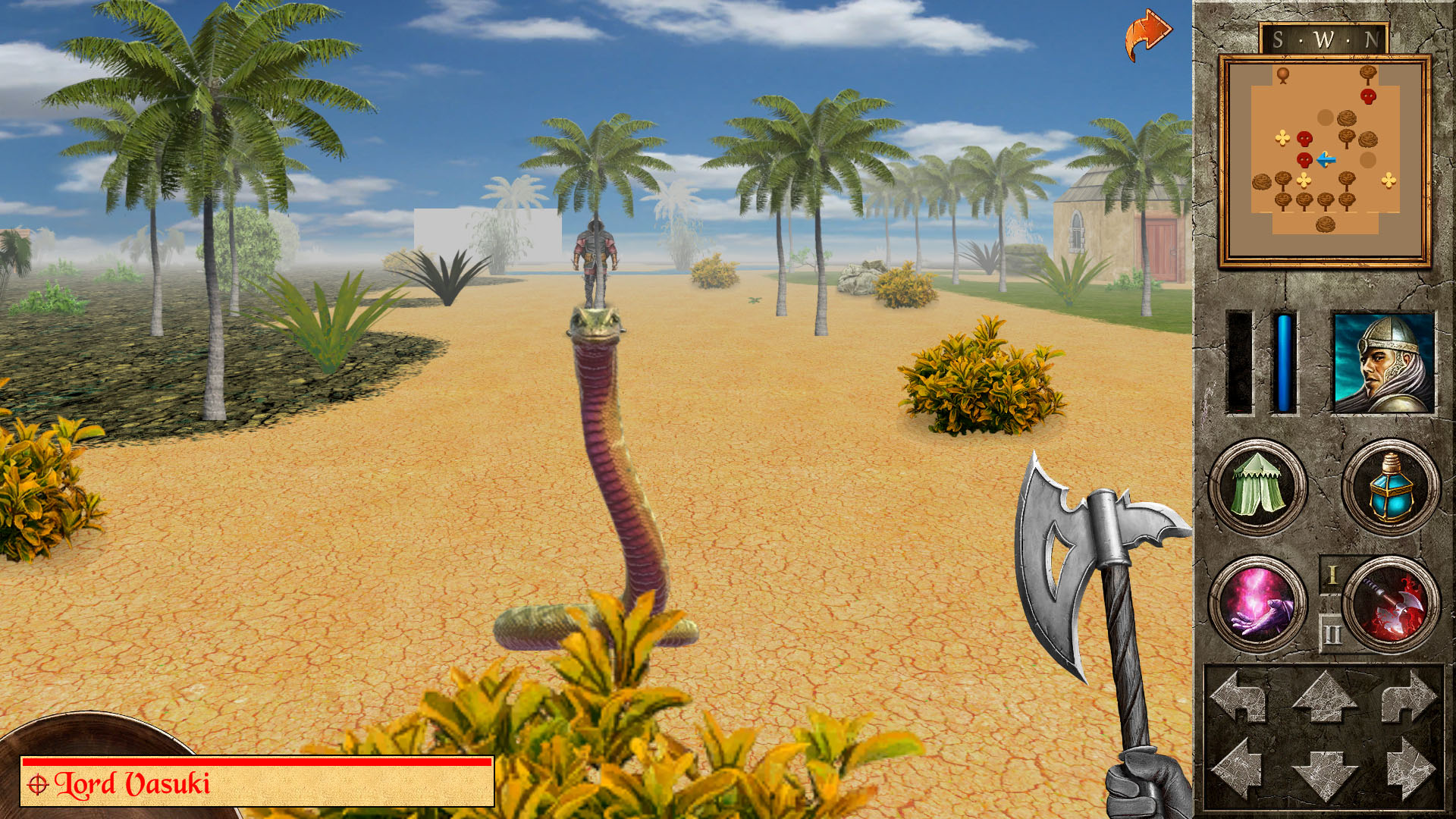Switch to weapon set II
The width and height of the screenshot is (1456, 819).
point(1332,633)
